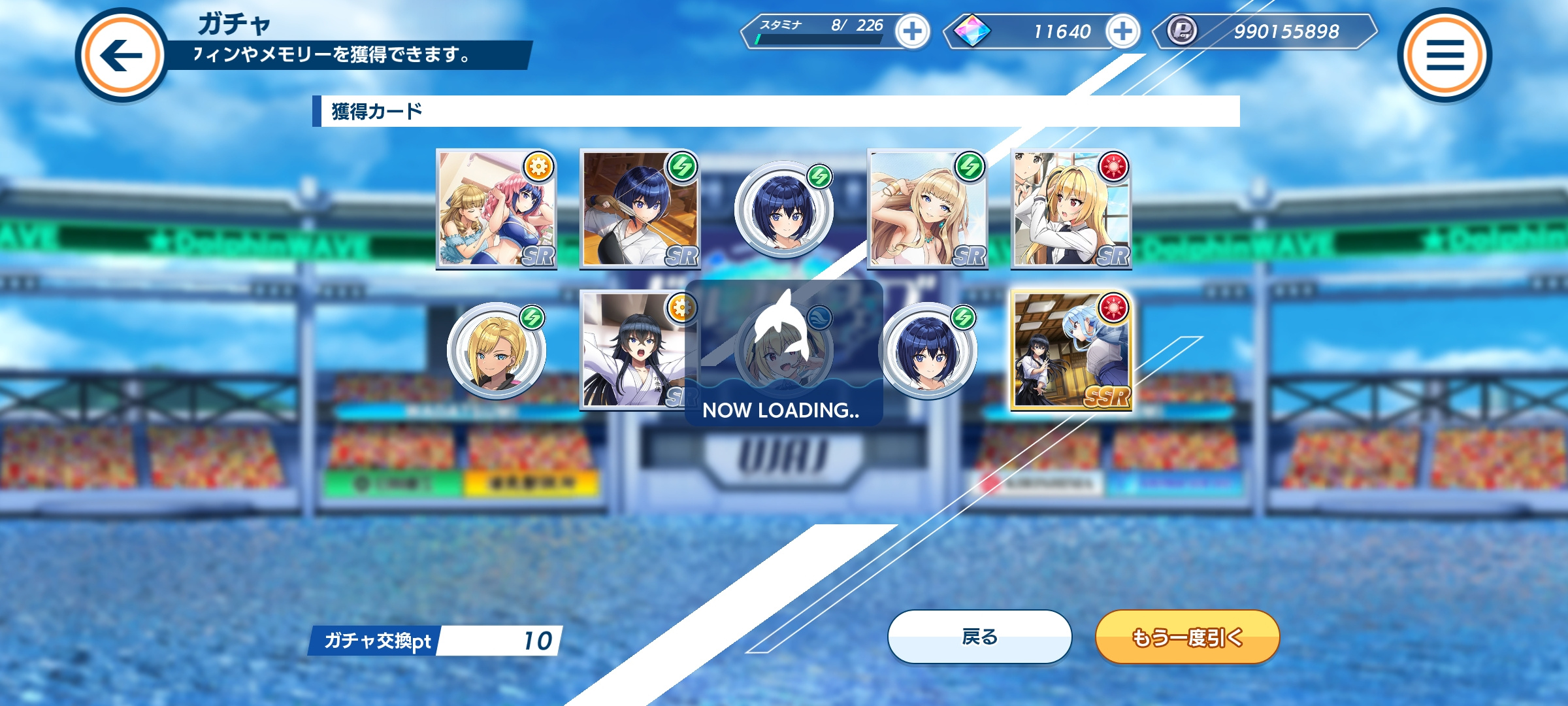View the SR card with two swimsuit girls
1568x706 pixels.
tap(497, 209)
